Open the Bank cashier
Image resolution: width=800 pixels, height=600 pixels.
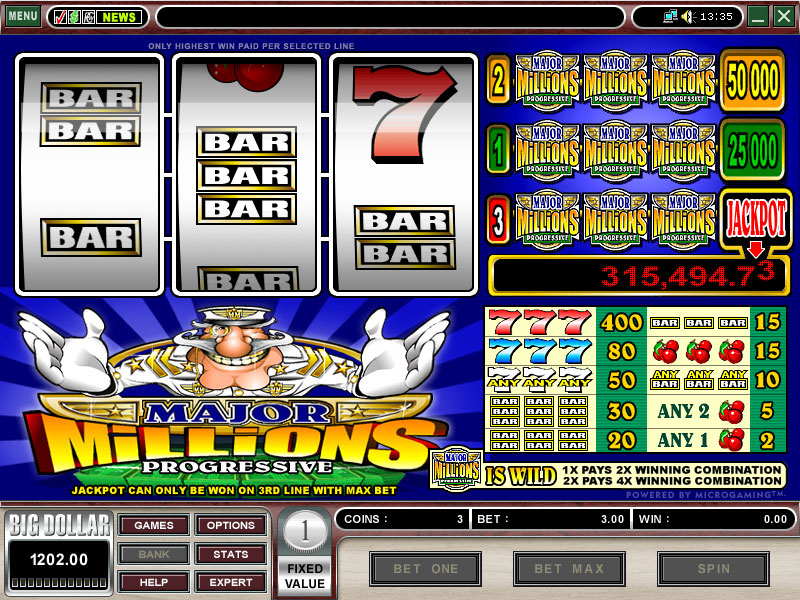pyautogui.click(x=153, y=554)
